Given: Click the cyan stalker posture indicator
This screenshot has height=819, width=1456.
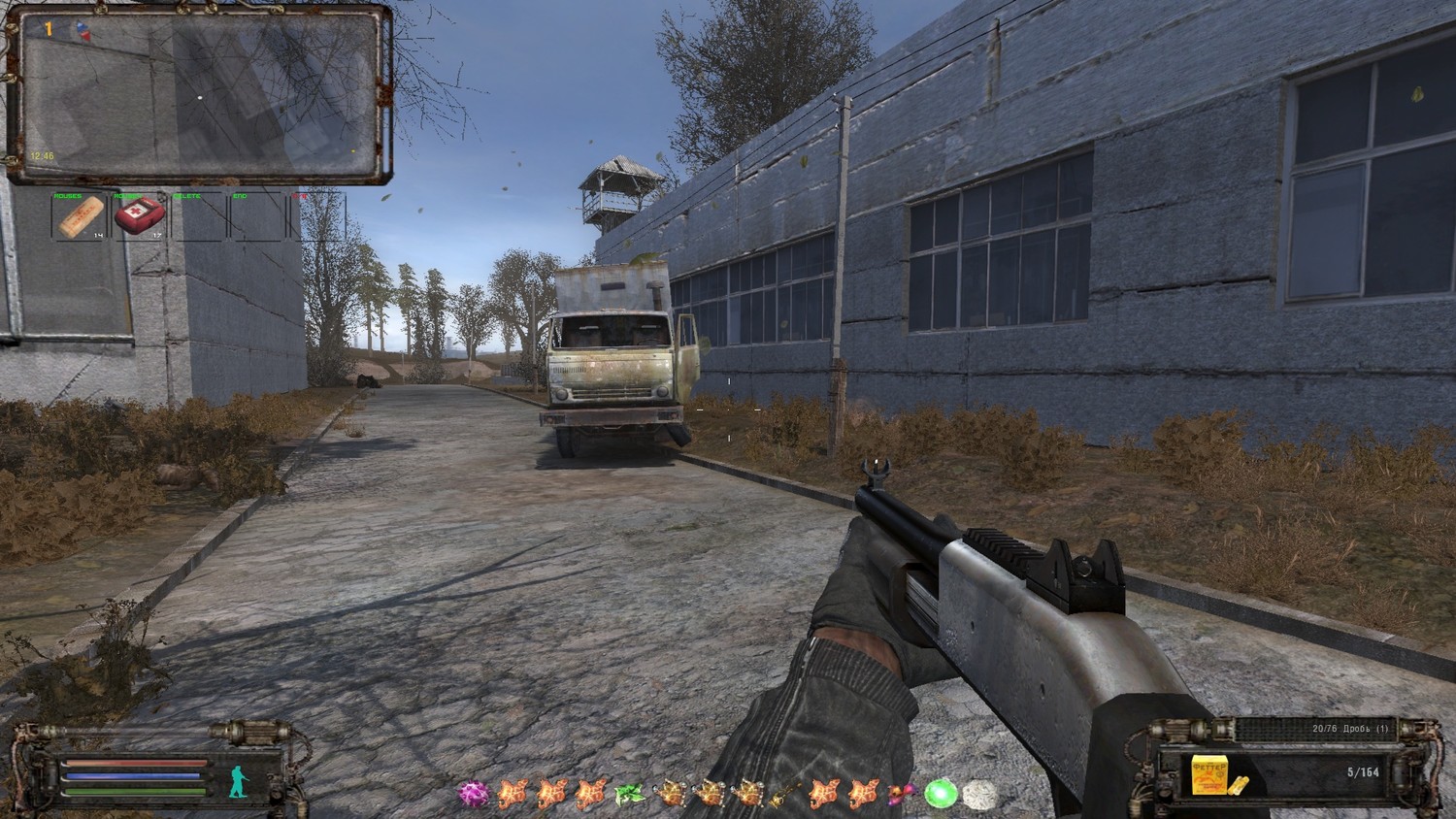Looking at the screenshot, I should tap(238, 778).
